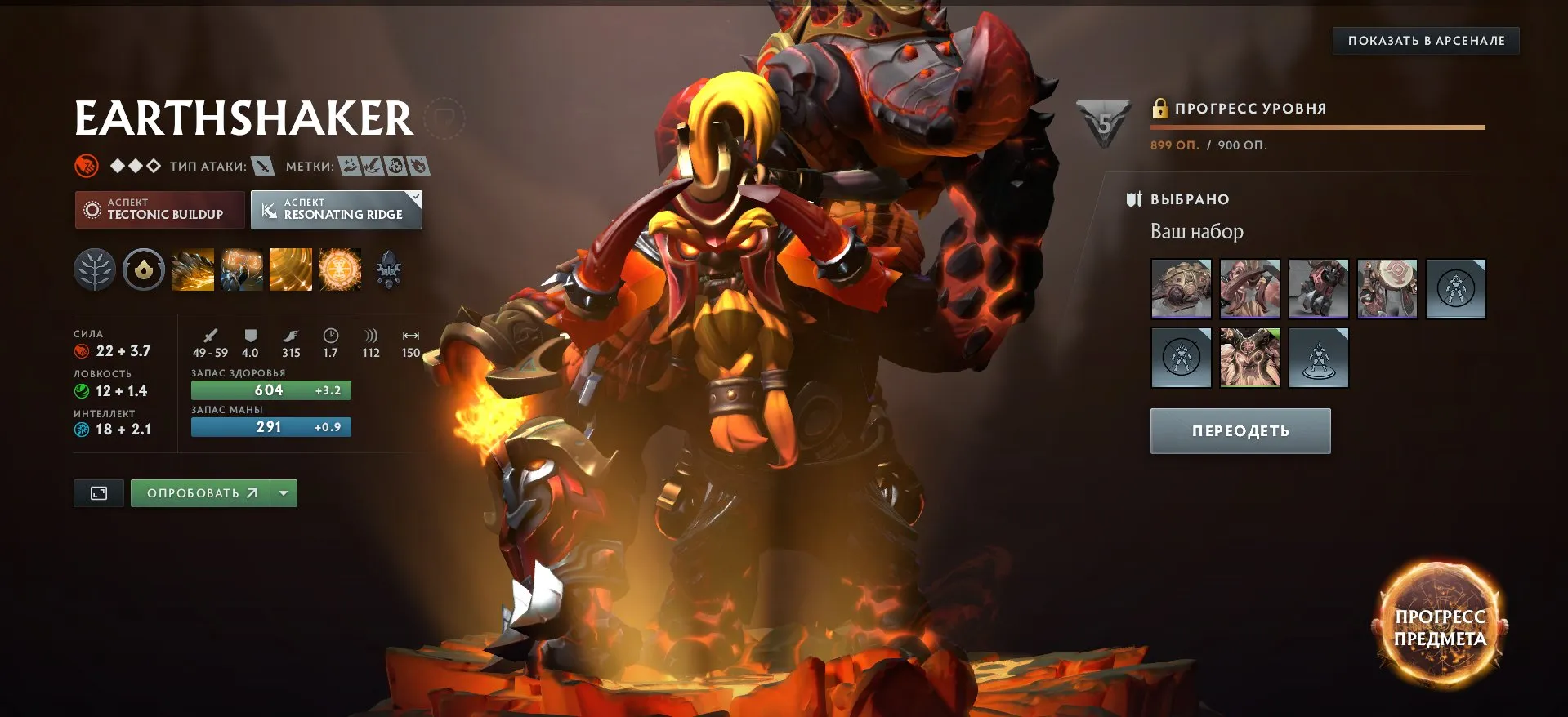Select the first item thumbnail in Ваш набор
This screenshot has width=1568, height=717.
(x=1180, y=288)
